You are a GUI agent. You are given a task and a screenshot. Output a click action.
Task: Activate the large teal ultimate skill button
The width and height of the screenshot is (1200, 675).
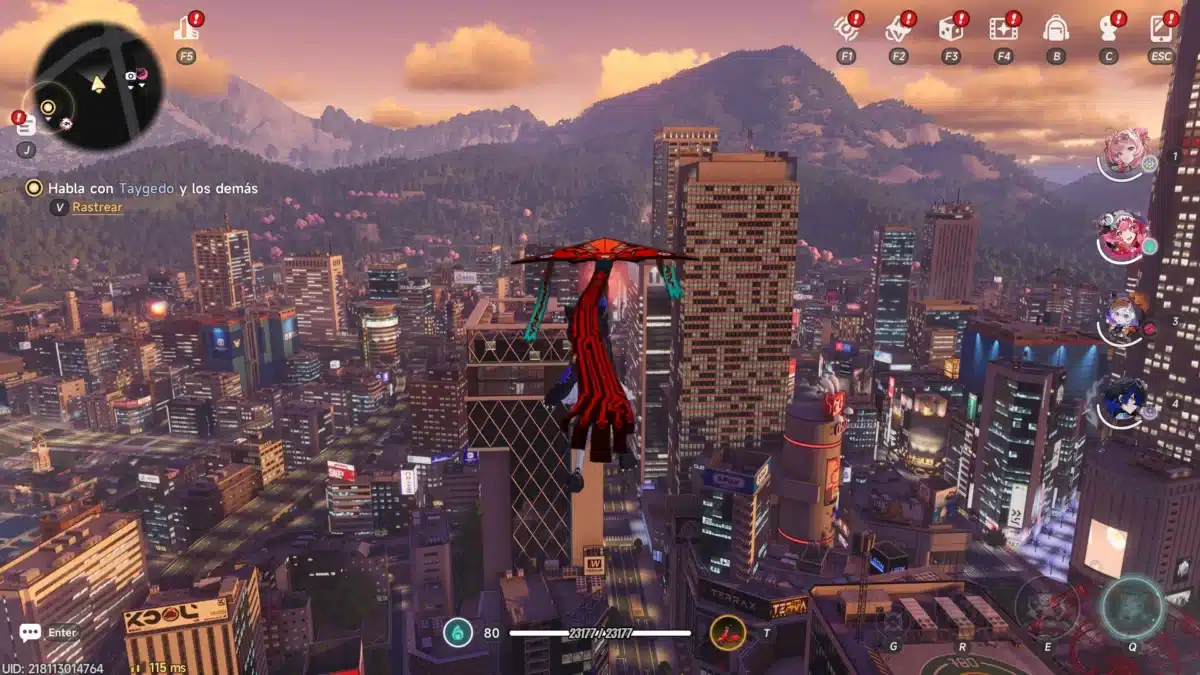[x=1132, y=608]
